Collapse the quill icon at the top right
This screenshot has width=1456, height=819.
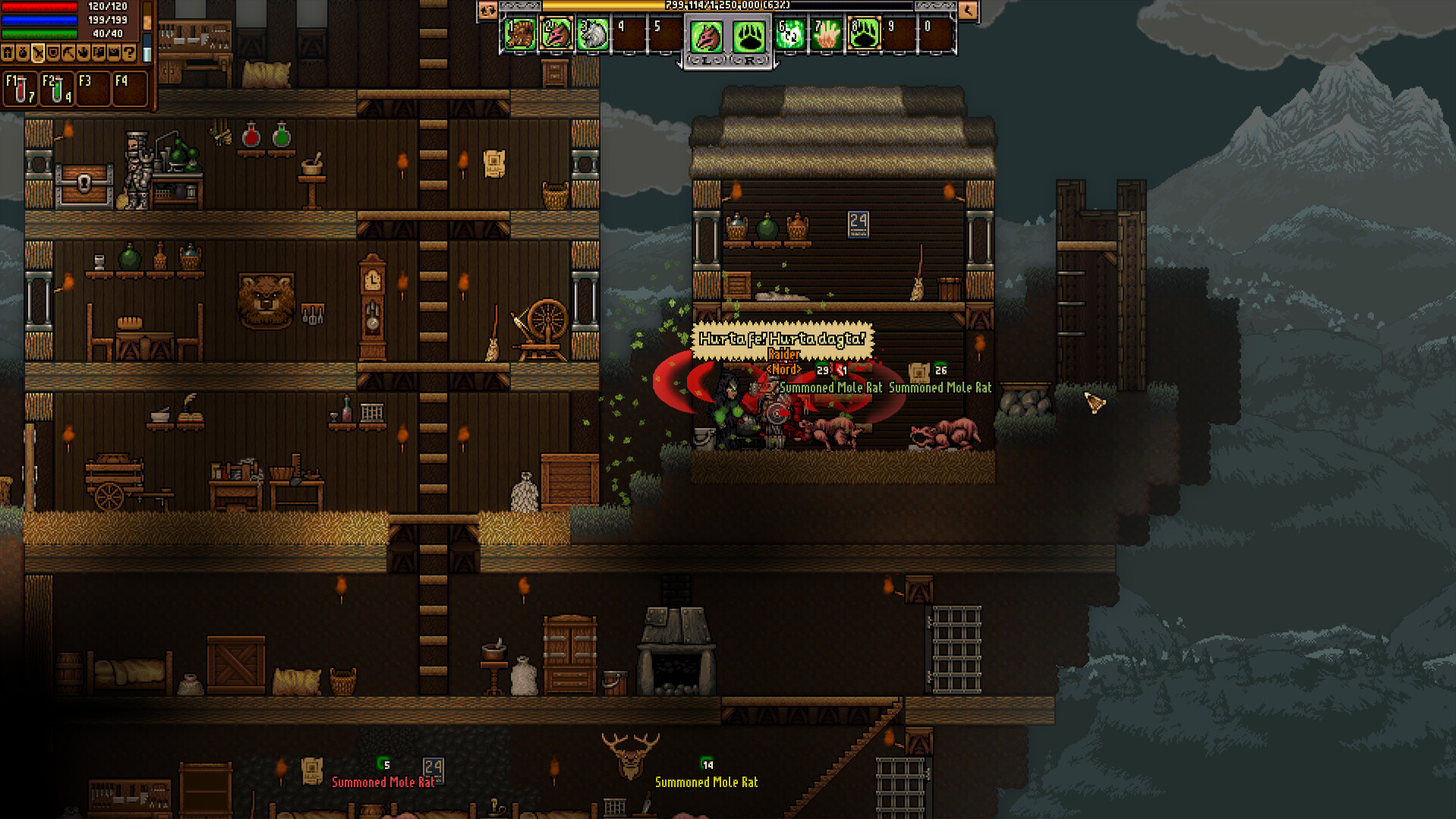tap(969, 11)
